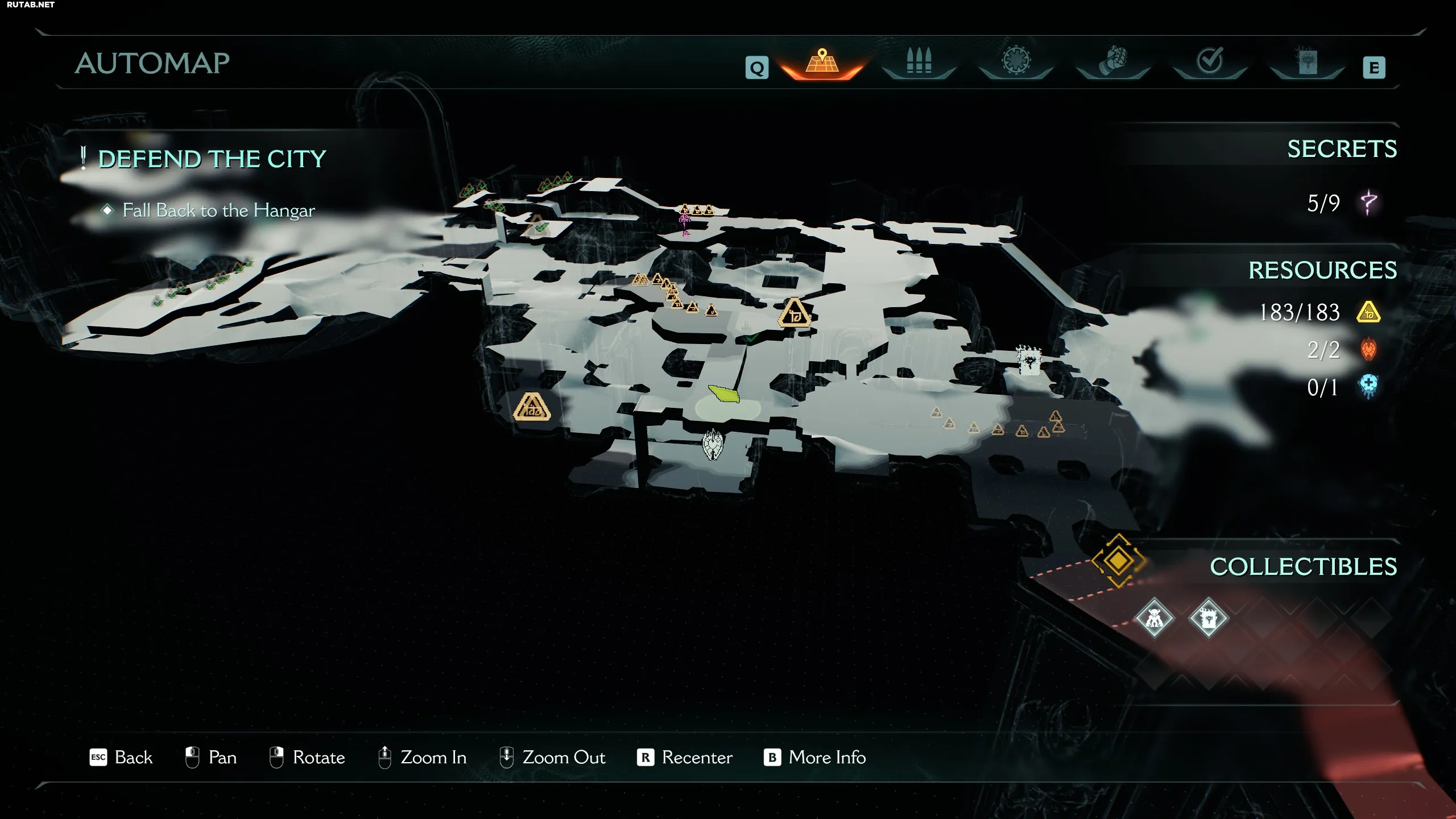1456x819 pixels.
Task: Select the demon toy collectible icon
Action: click(1154, 618)
